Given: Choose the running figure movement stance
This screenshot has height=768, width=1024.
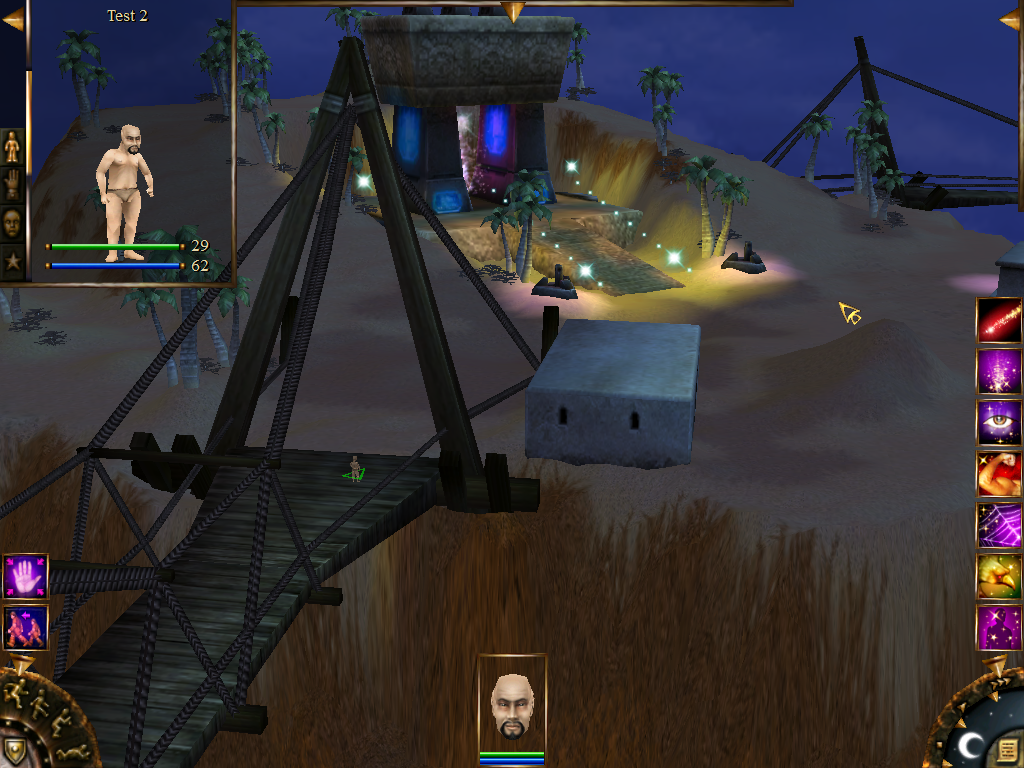Looking at the screenshot, I should 16,692.
